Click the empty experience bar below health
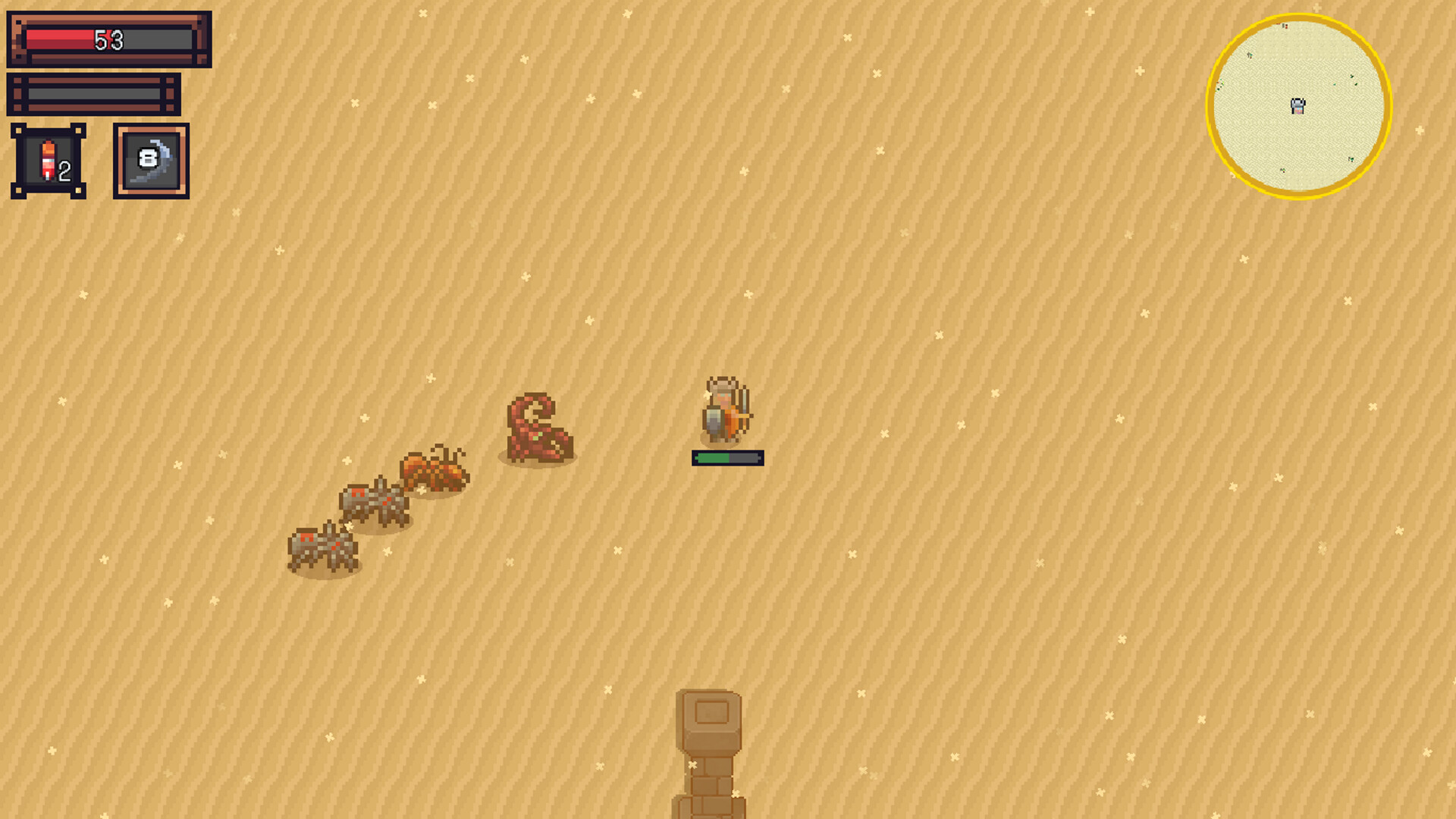The image size is (1456, 819). [95, 93]
